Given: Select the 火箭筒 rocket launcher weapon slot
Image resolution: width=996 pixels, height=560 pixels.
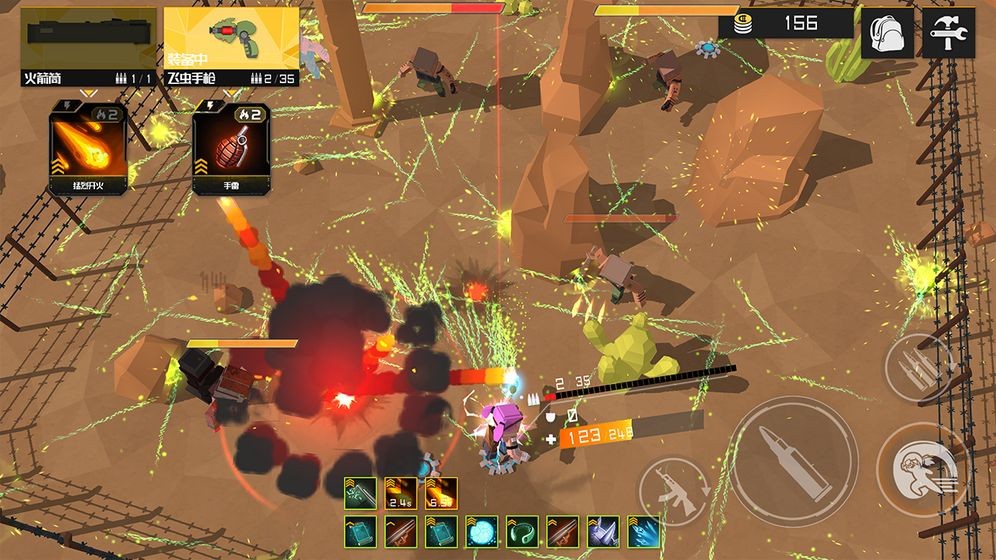Looking at the screenshot, I should pos(89,46).
